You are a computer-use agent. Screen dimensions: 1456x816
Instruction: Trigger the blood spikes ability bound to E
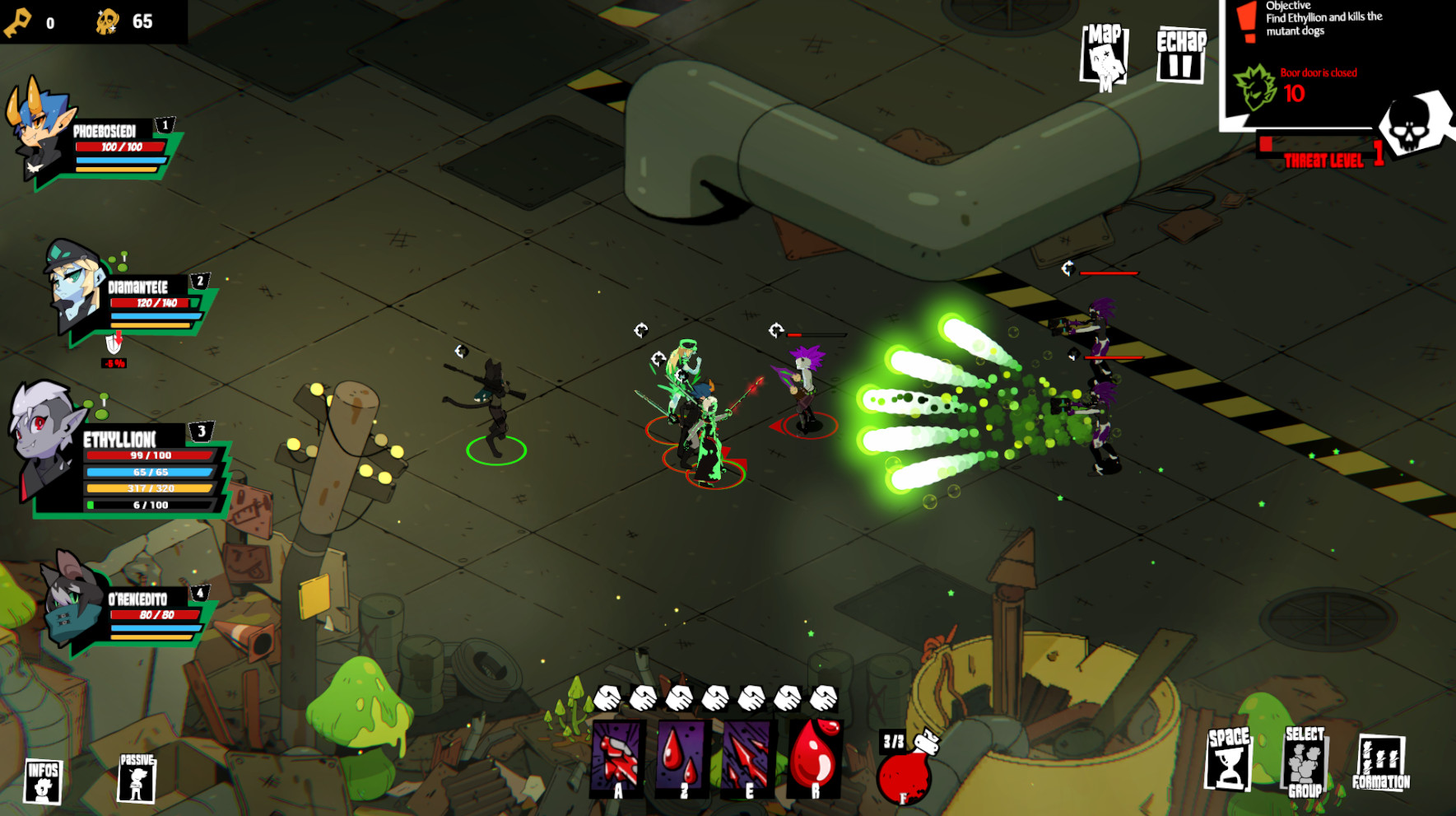(747, 767)
